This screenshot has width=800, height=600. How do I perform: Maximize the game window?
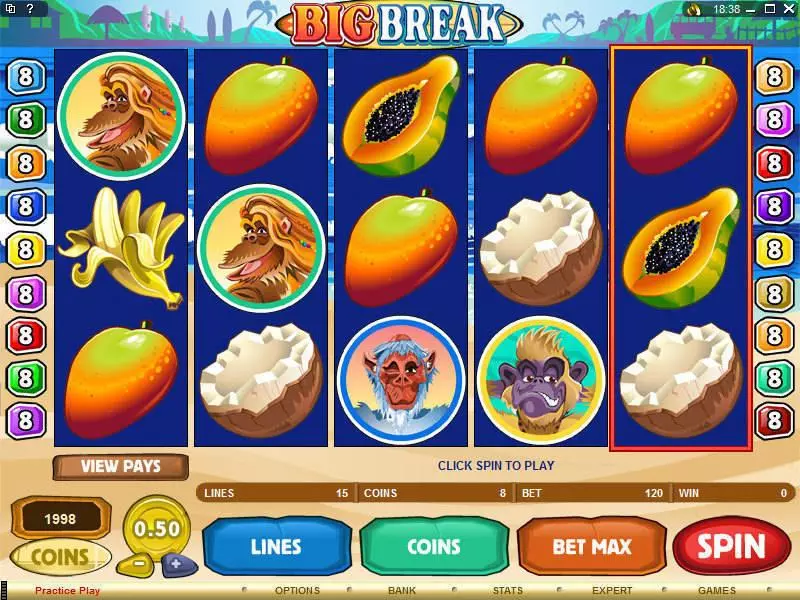point(772,9)
